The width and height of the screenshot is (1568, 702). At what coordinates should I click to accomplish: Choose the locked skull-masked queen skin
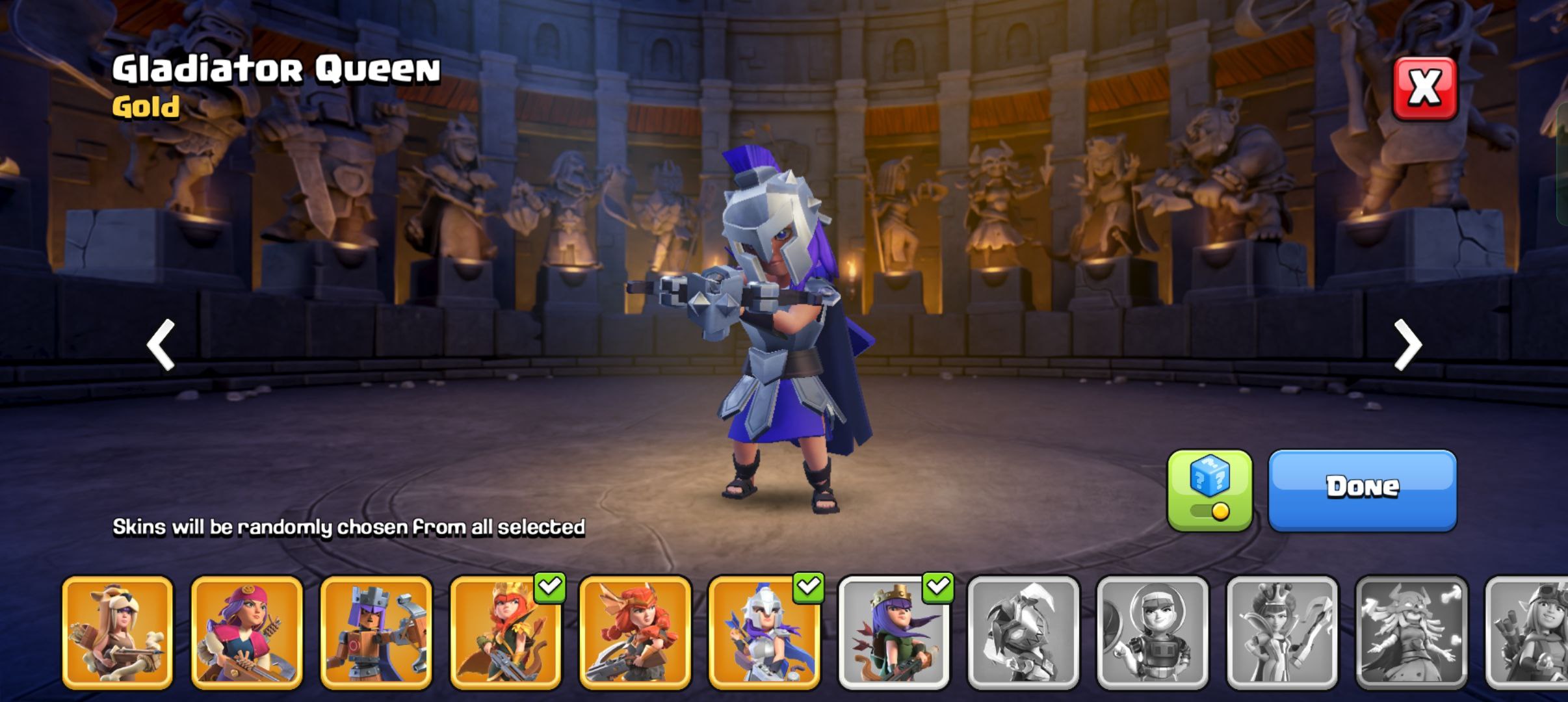[x=1411, y=632]
